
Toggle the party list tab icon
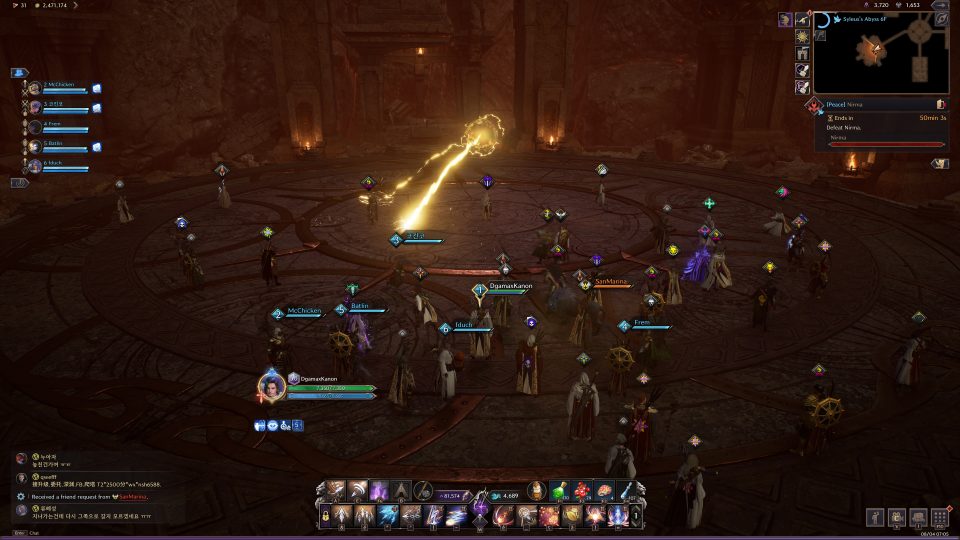(19, 73)
